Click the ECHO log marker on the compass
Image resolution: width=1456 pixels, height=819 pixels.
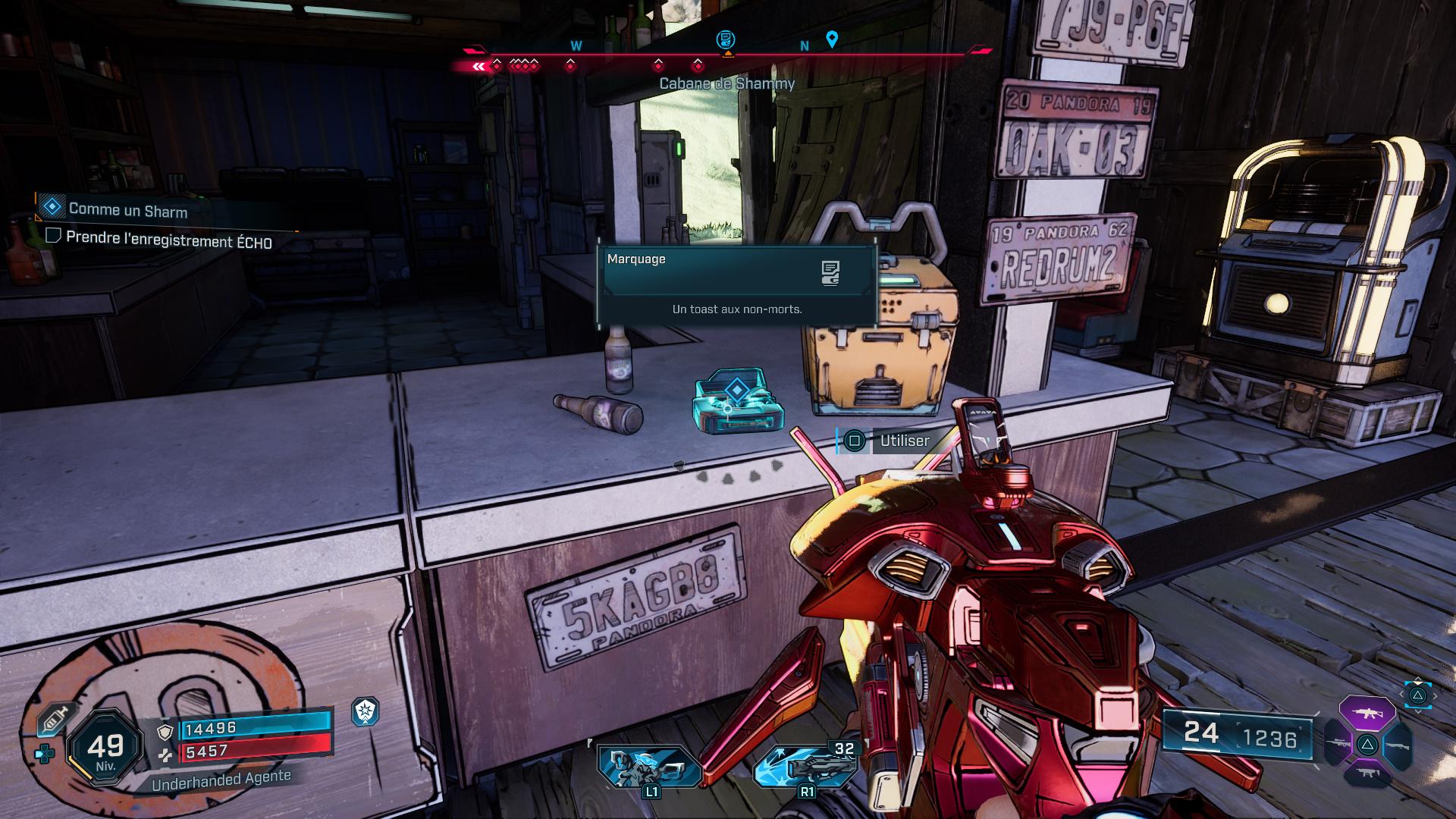tap(726, 39)
